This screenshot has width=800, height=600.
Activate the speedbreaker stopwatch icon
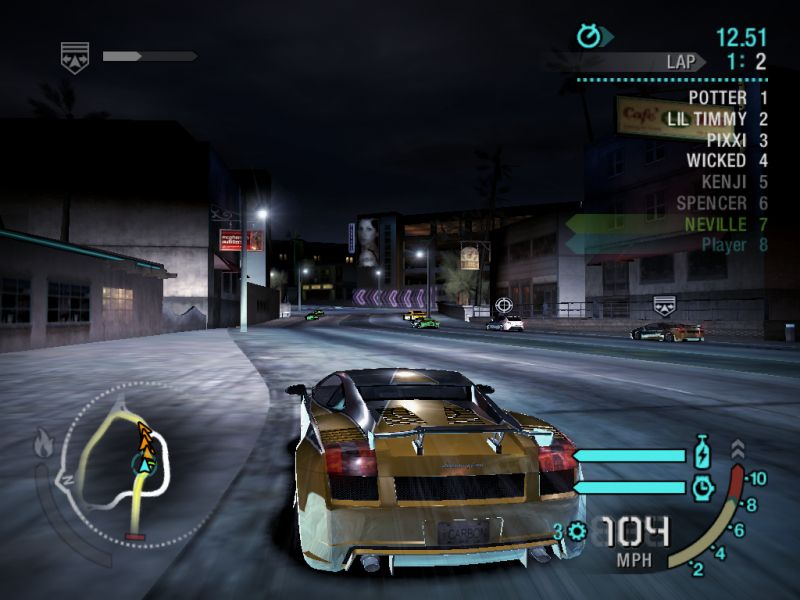pos(703,487)
